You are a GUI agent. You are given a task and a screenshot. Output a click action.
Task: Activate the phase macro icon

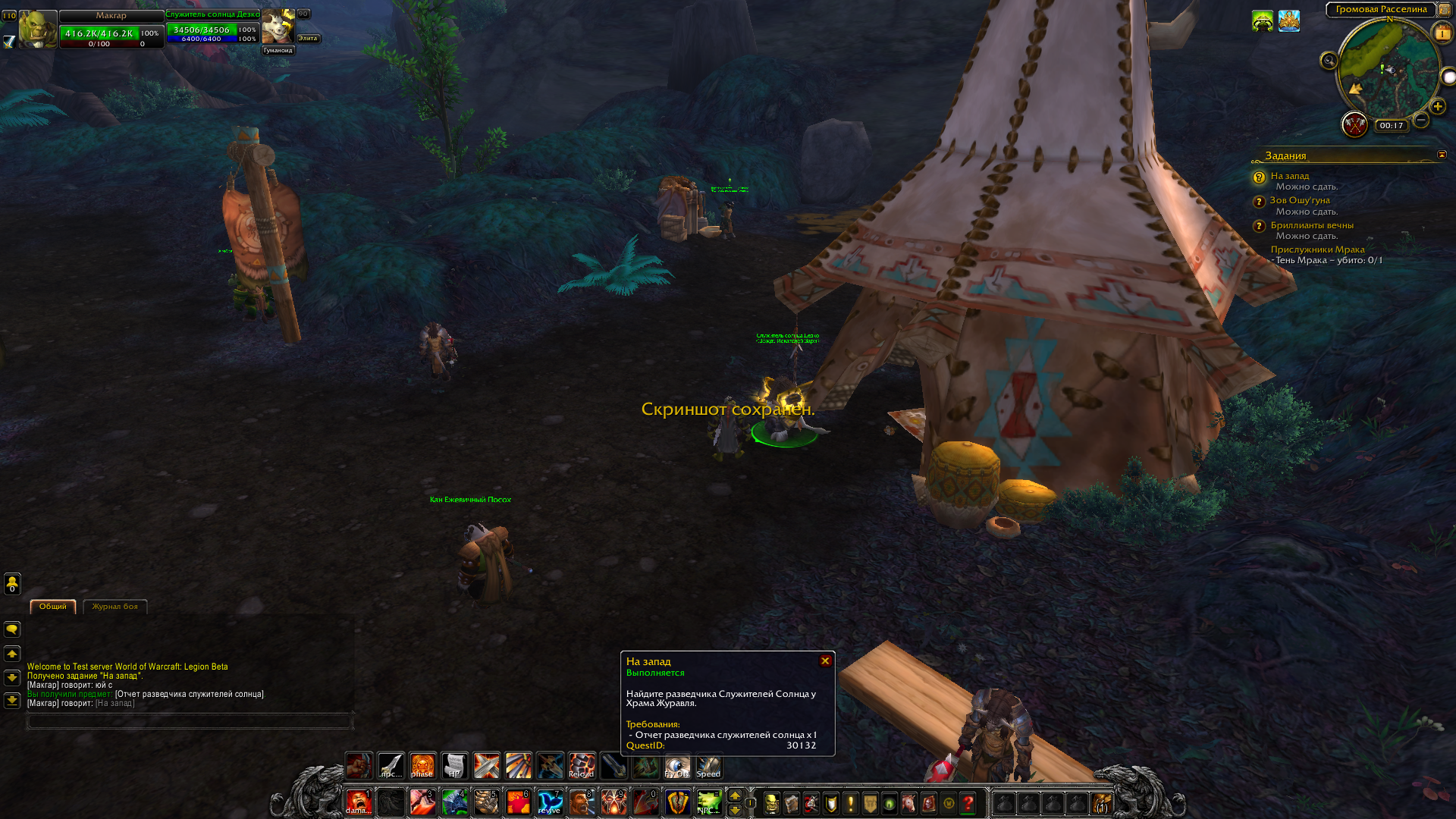[422, 766]
